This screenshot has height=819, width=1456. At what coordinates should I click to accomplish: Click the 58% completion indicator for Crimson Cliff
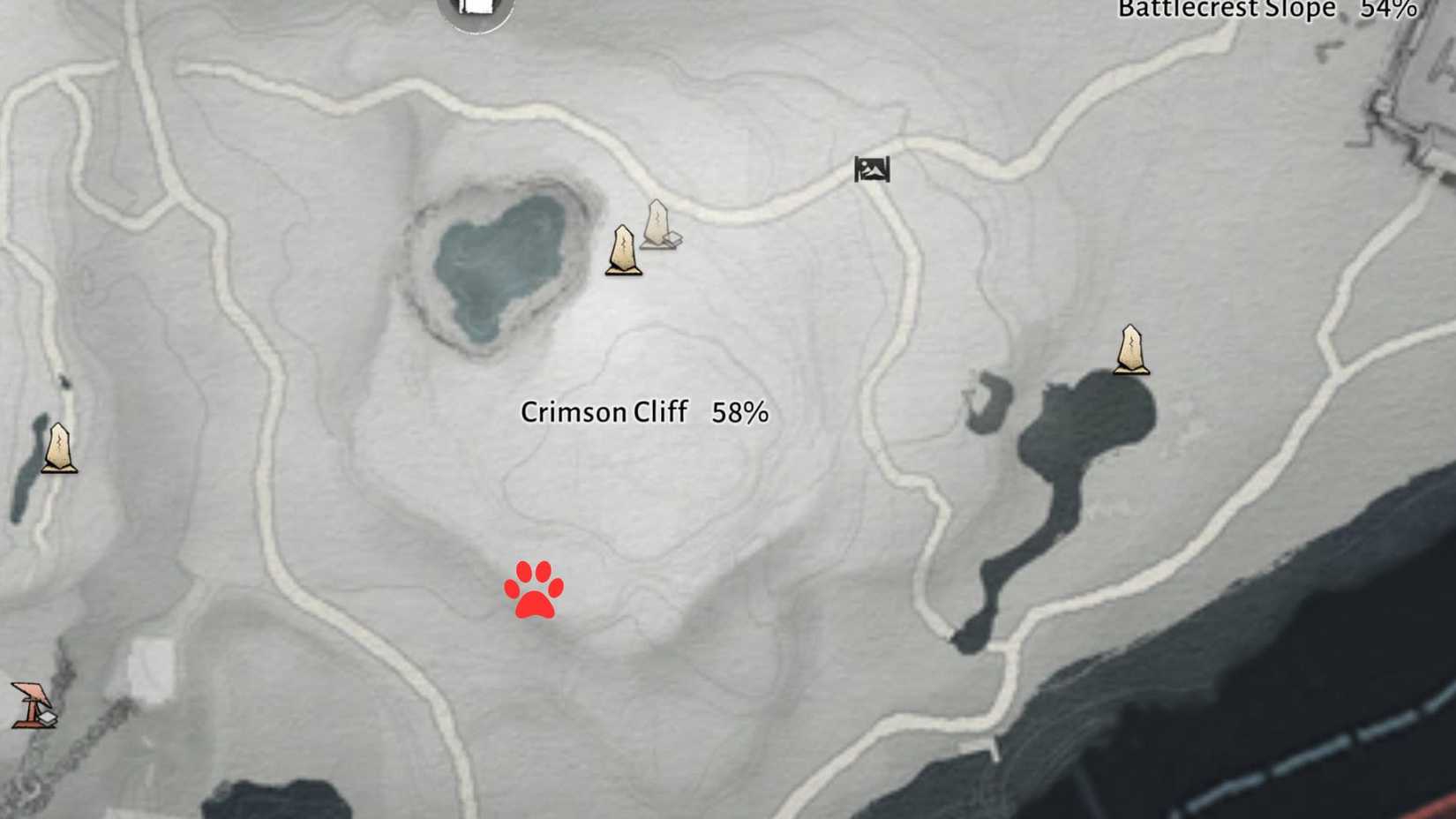[739, 411]
